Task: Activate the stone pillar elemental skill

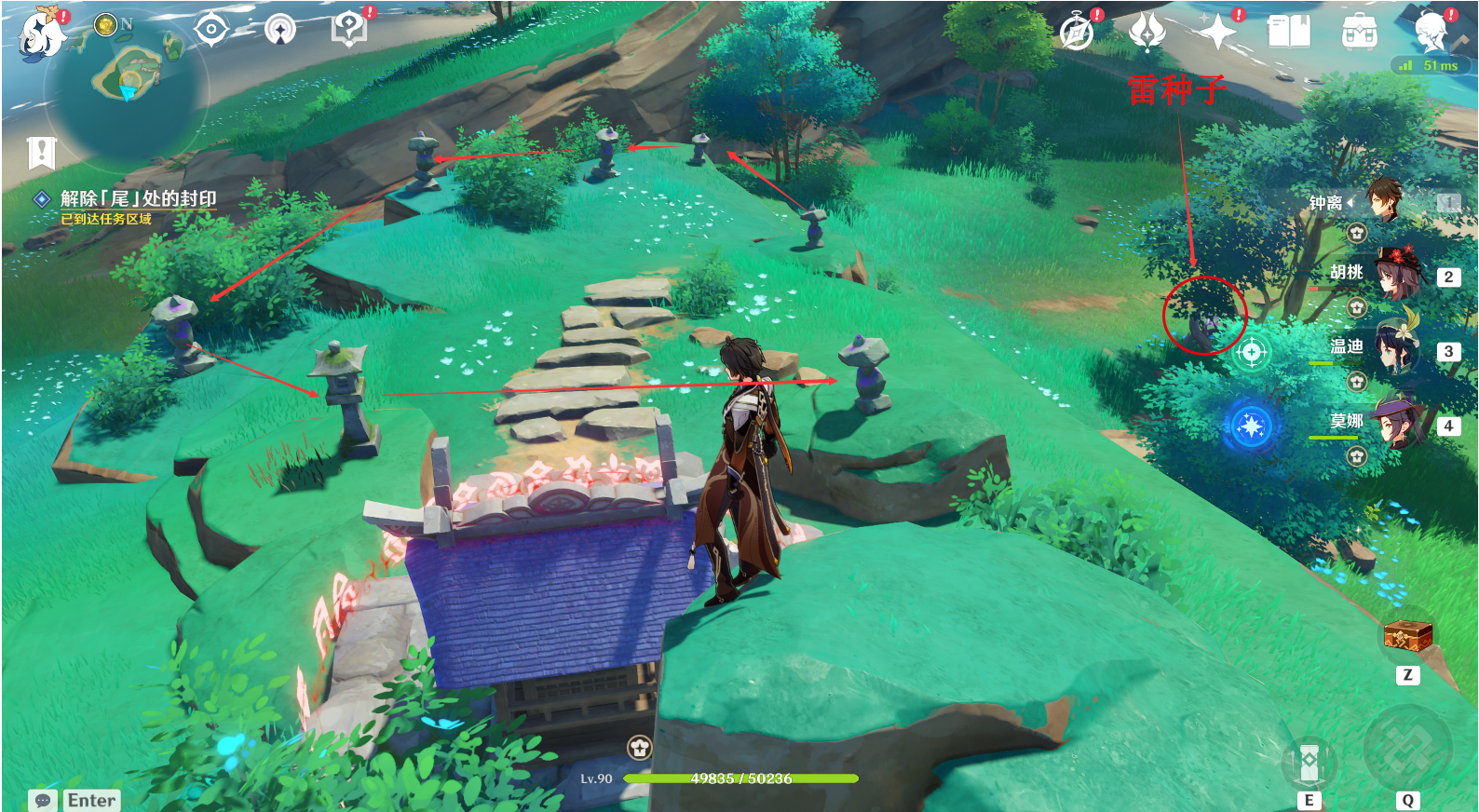Action: [x=1309, y=764]
